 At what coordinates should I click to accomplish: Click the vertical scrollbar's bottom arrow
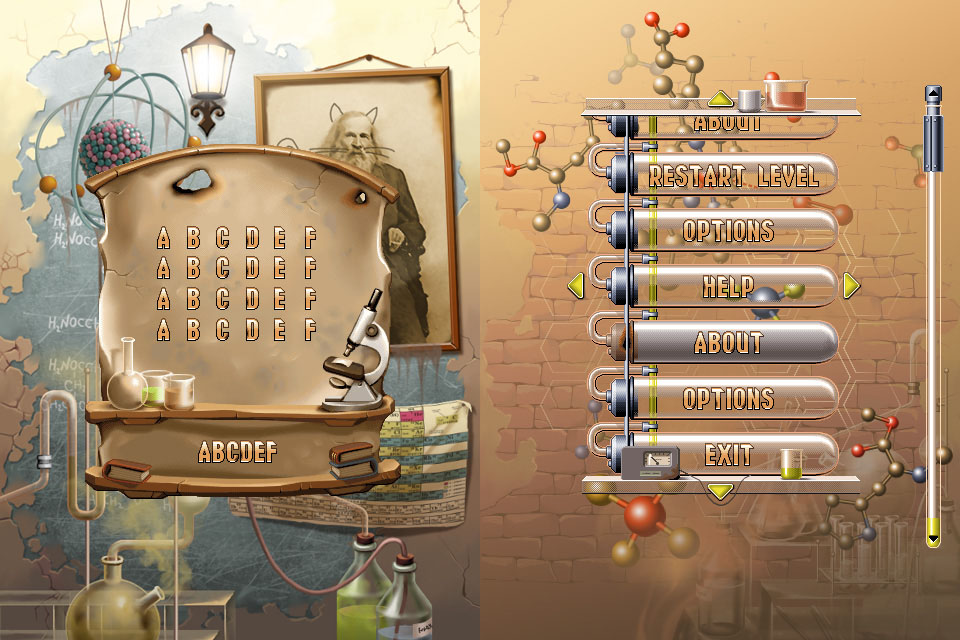coord(933,538)
